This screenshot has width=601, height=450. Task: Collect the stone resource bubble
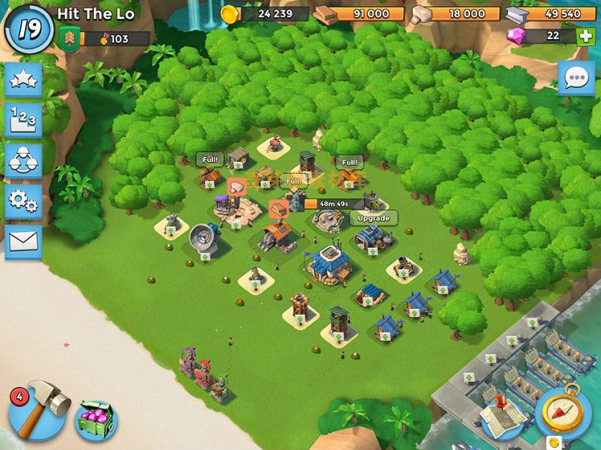[x=237, y=186]
